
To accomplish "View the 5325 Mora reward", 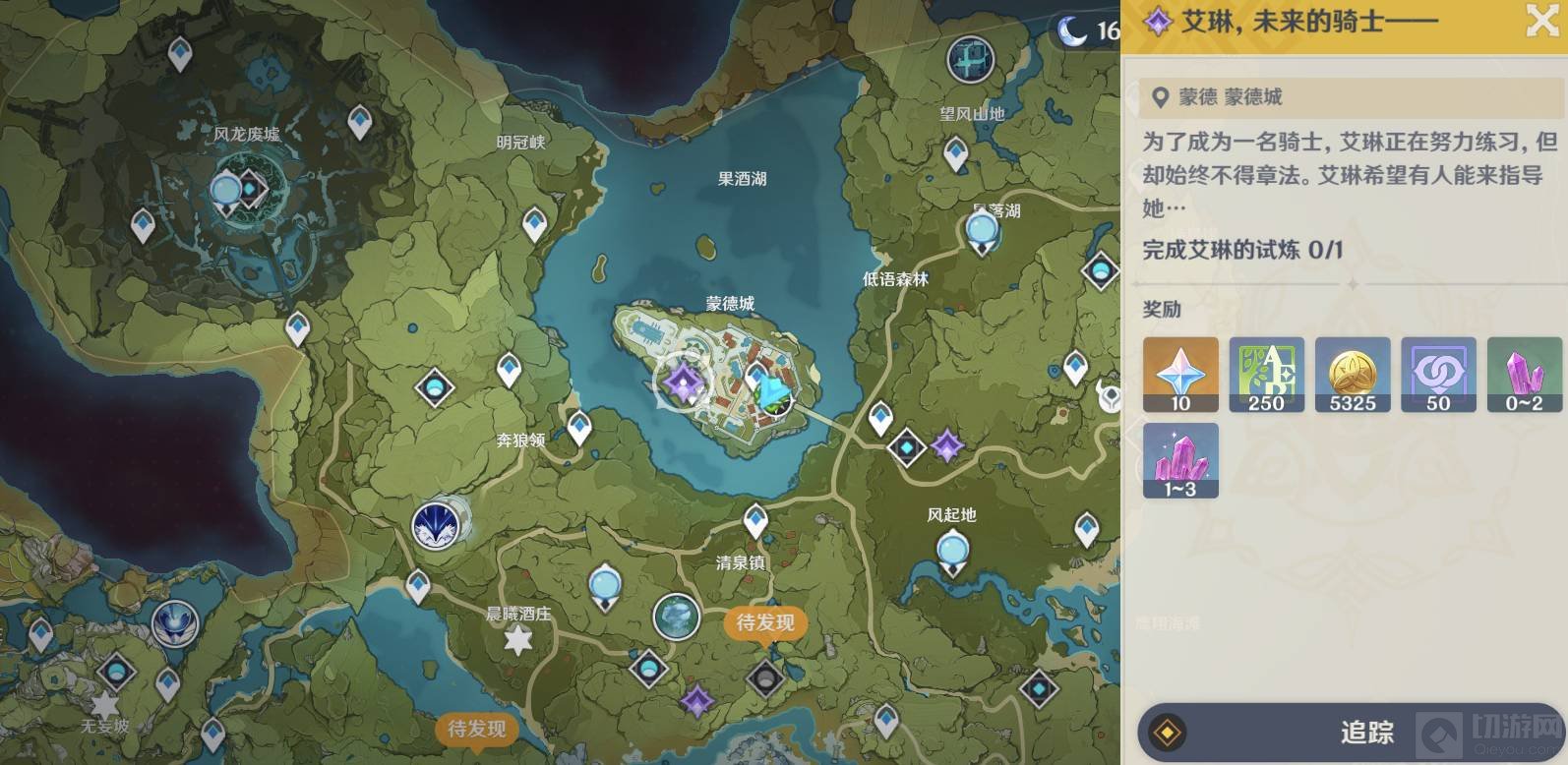I will coord(1353,374).
